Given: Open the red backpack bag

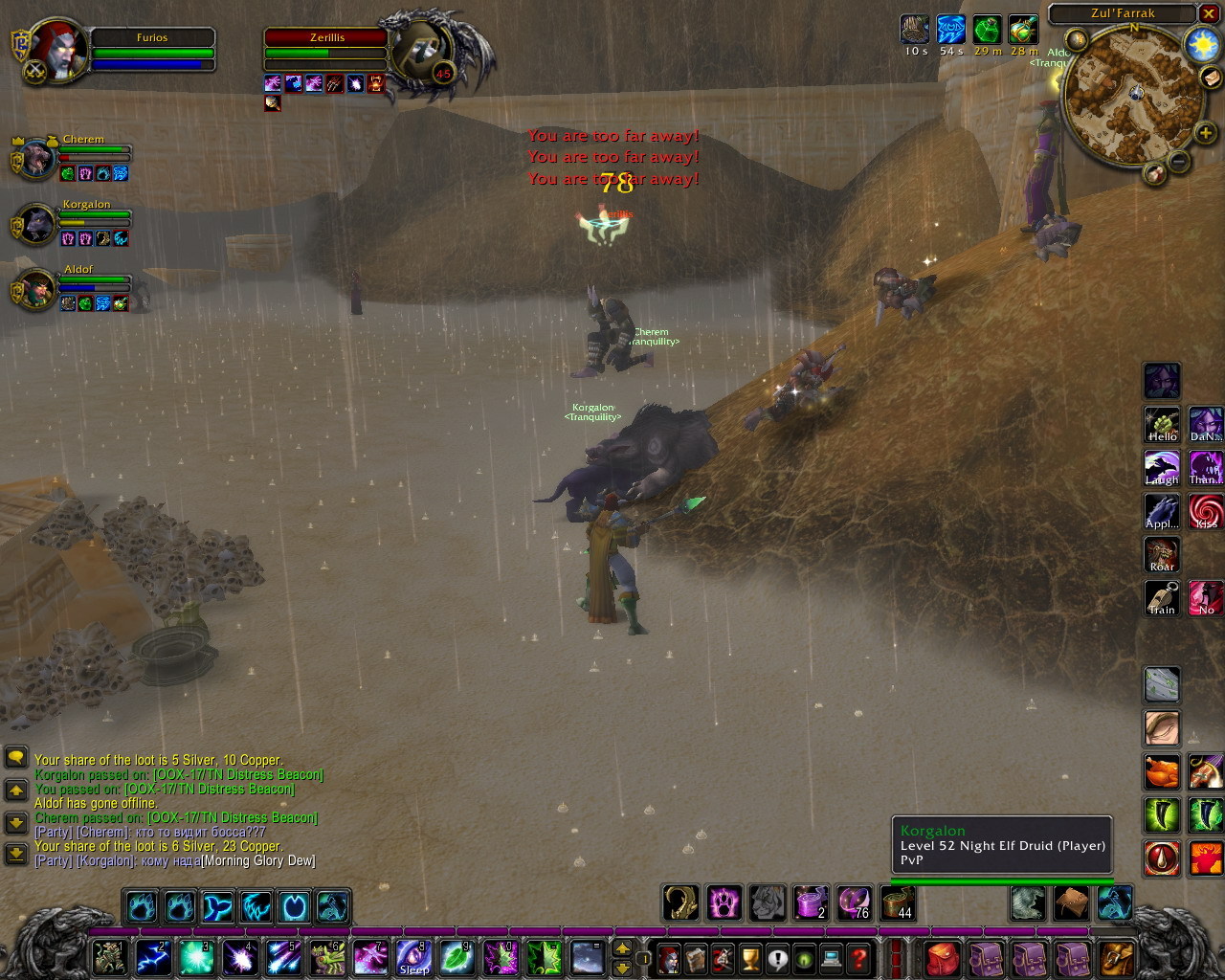Looking at the screenshot, I should tap(942, 958).
